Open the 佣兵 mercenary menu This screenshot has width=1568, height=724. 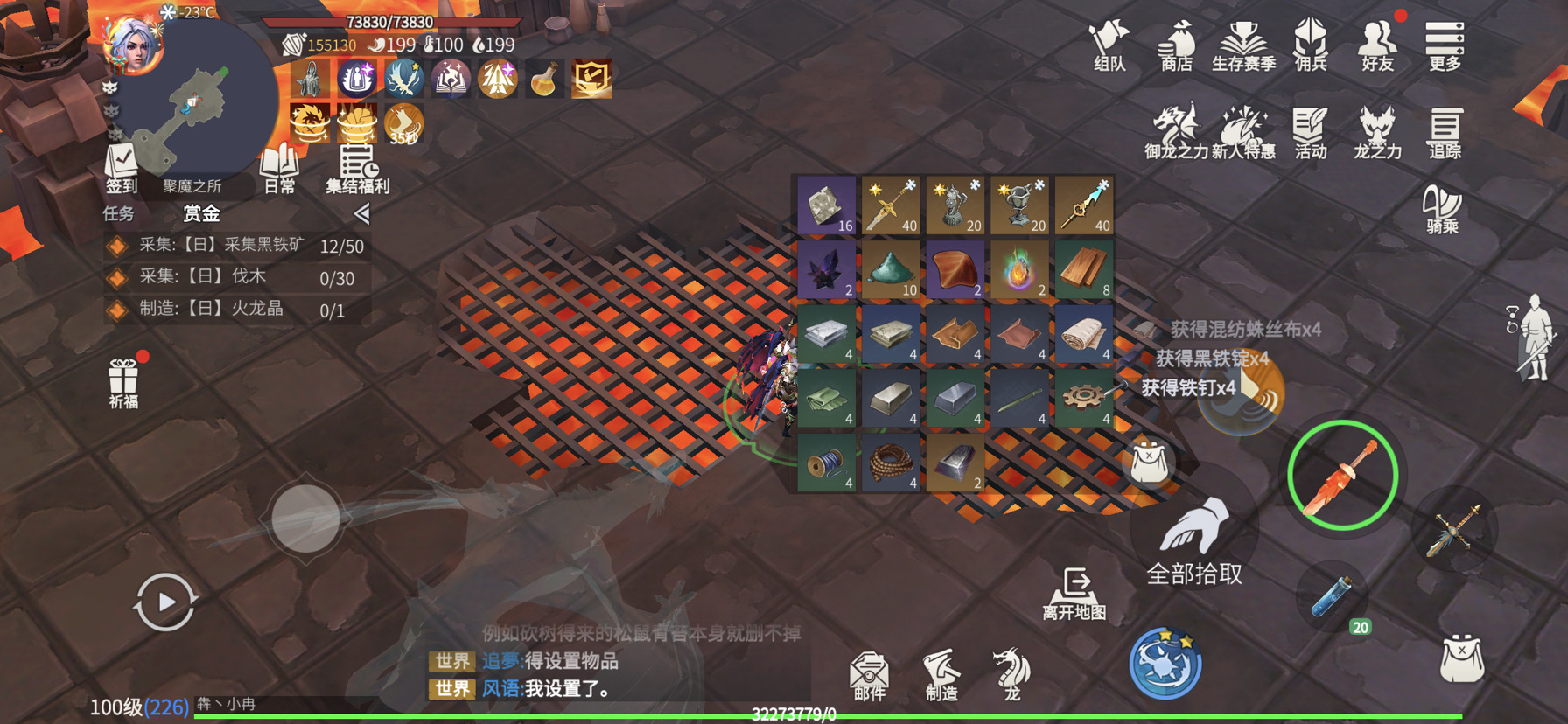pyautogui.click(x=1311, y=45)
